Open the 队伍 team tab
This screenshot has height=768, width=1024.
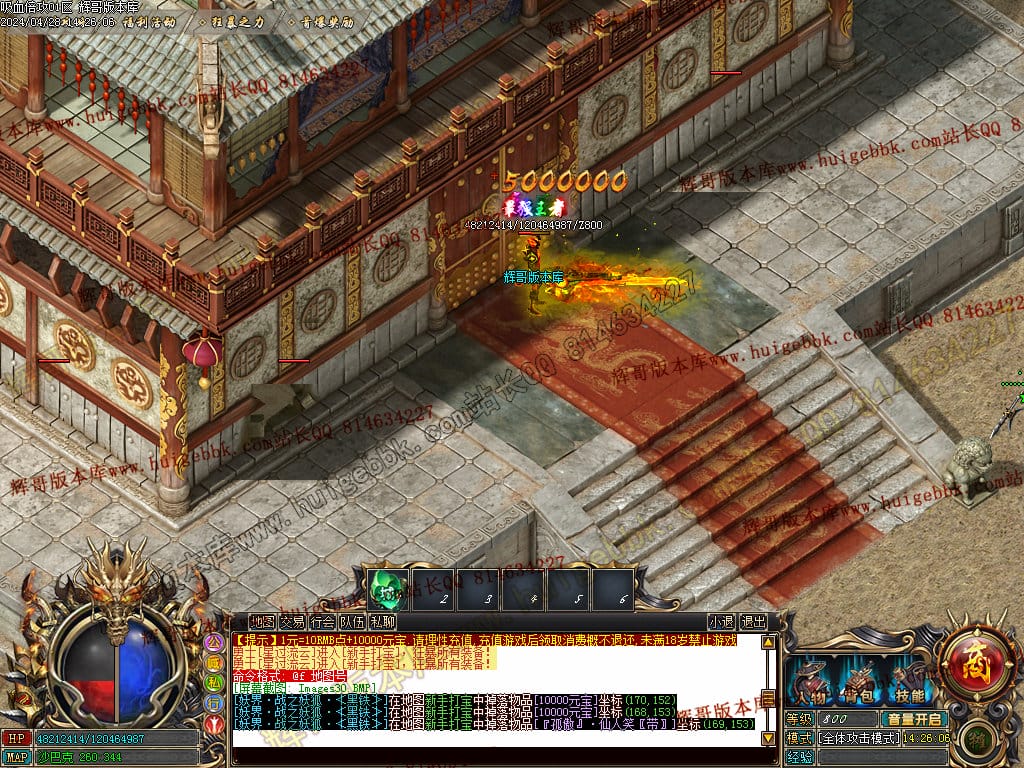coord(352,621)
